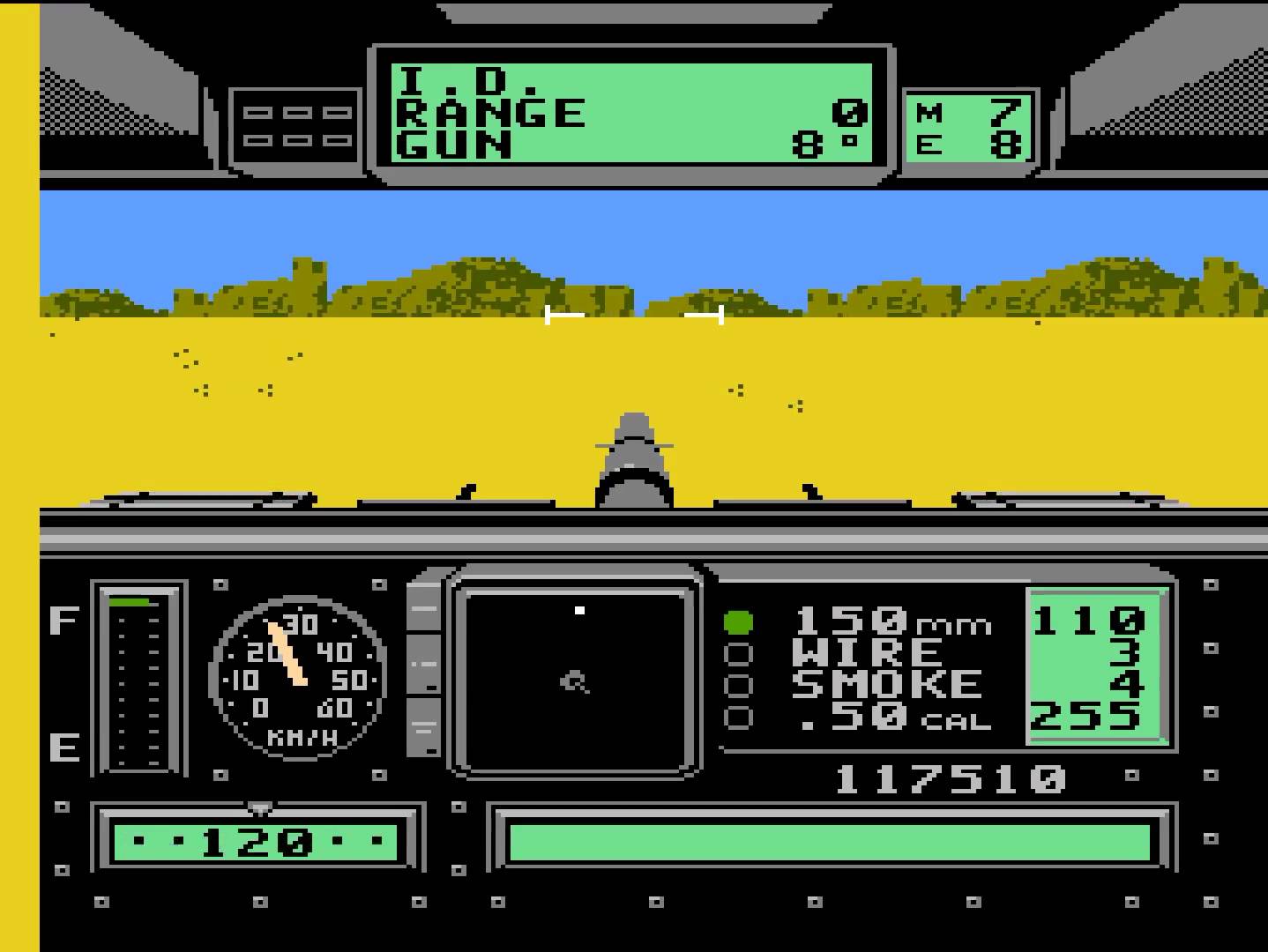Screen dimensions: 1268x952
Task: Enable the indicator light next to WIRE
Action: [x=737, y=653]
